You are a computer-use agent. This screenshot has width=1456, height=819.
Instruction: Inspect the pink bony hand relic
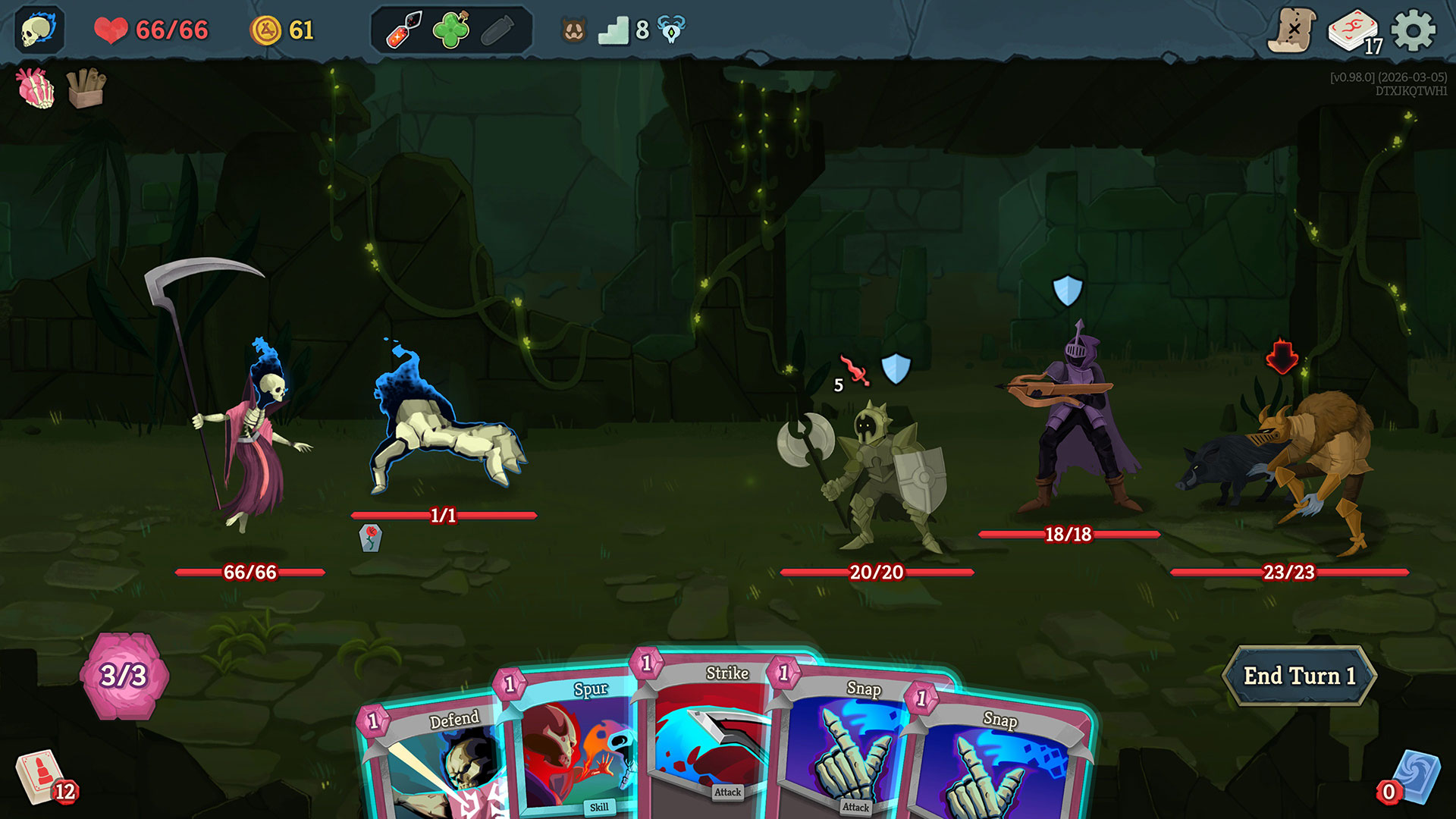[x=36, y=88]
